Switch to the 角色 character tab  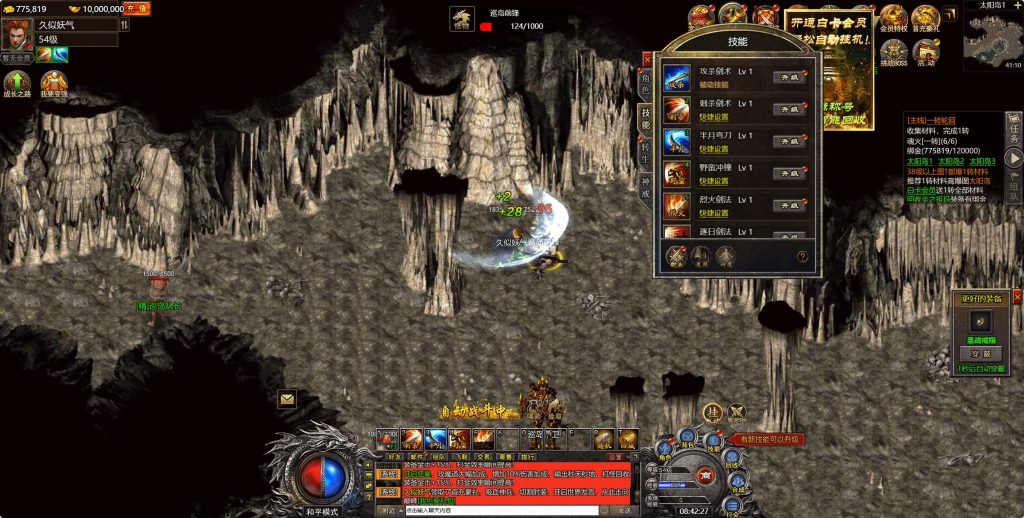point(646,82)
